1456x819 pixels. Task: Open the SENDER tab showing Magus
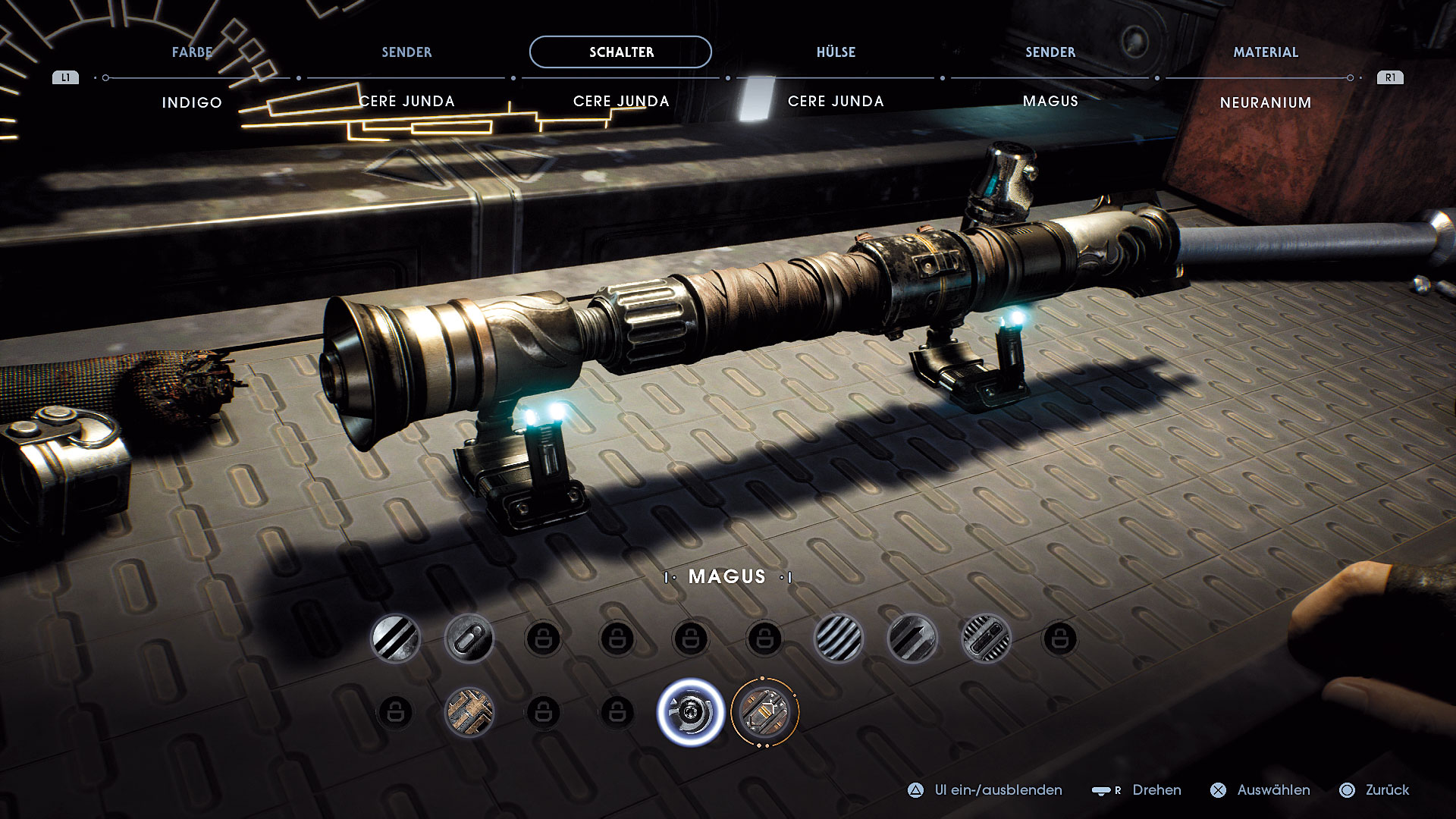1050,52
